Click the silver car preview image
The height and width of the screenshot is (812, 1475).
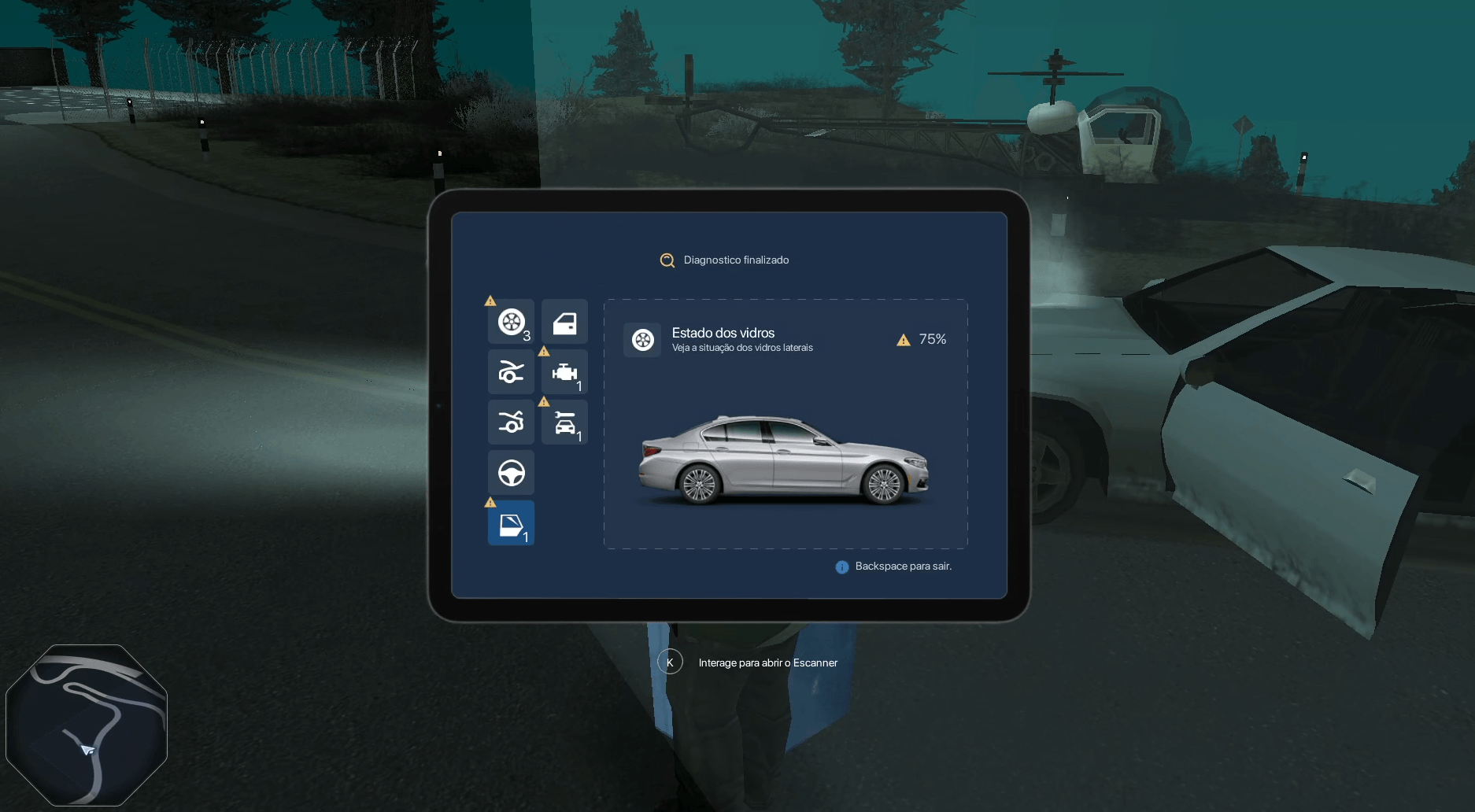click(784, 460)
